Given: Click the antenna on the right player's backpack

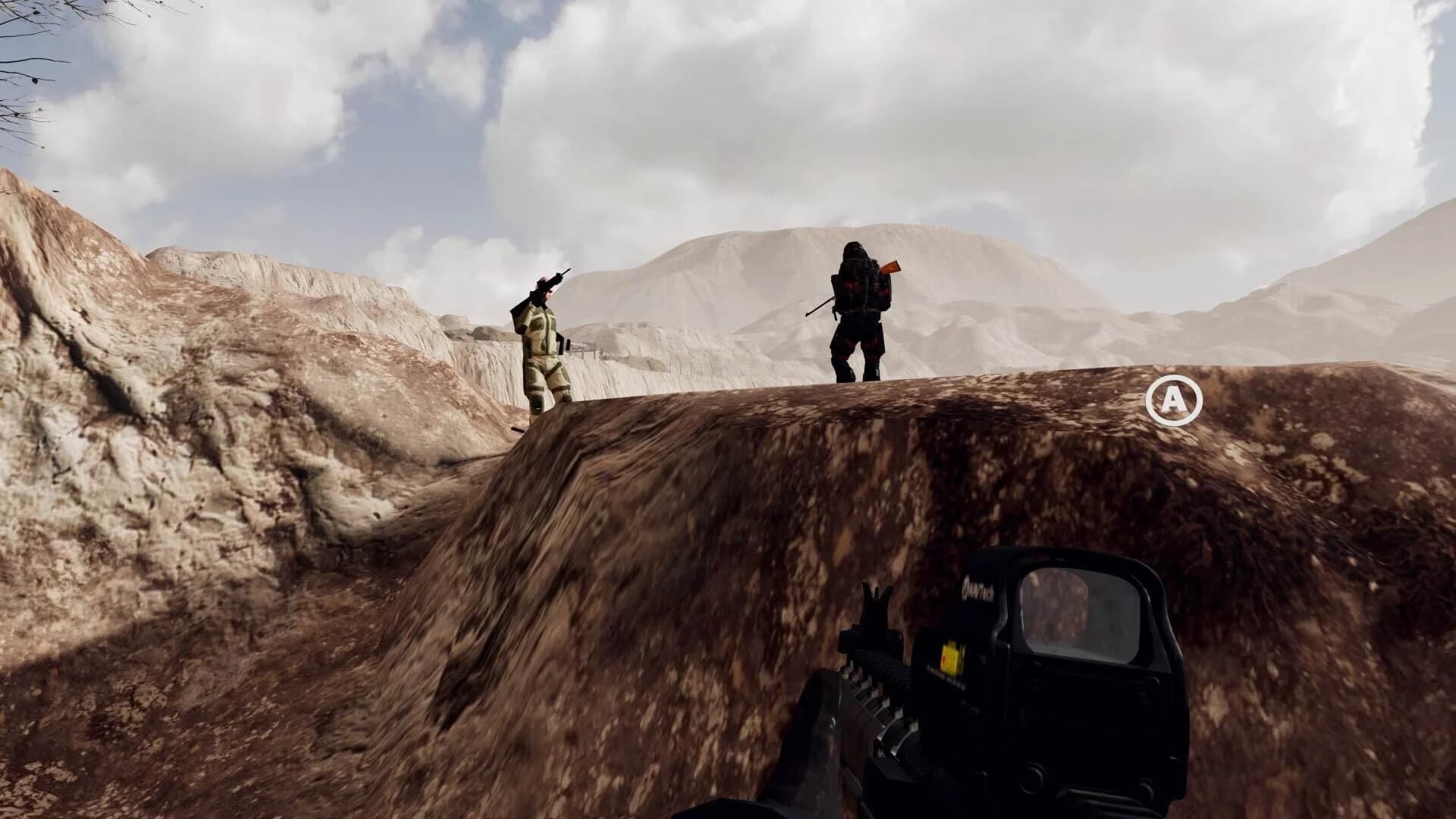Looking at the screenshot, I should click(x=820, y=305).
